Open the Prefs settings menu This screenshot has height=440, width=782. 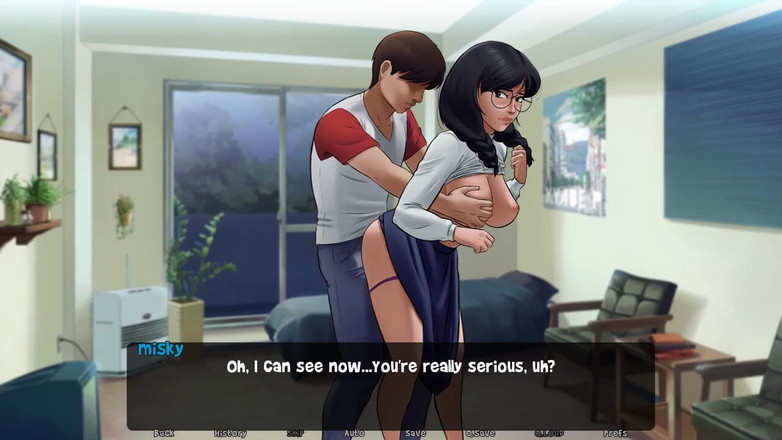(x=616, y=434)
